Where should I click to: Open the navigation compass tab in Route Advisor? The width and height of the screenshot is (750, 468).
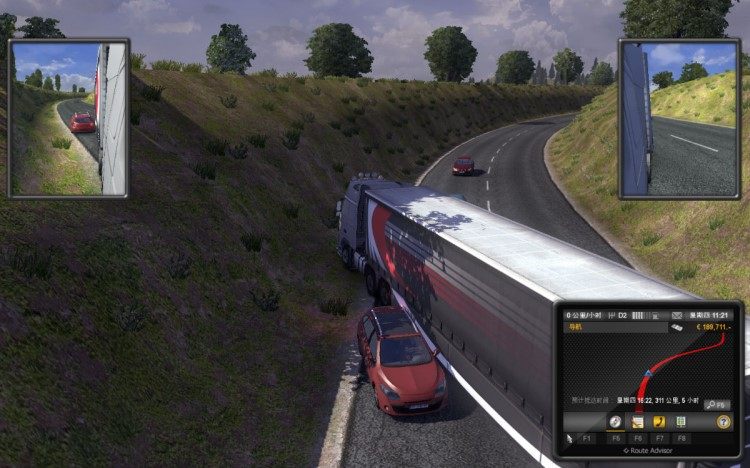[616, 422]
